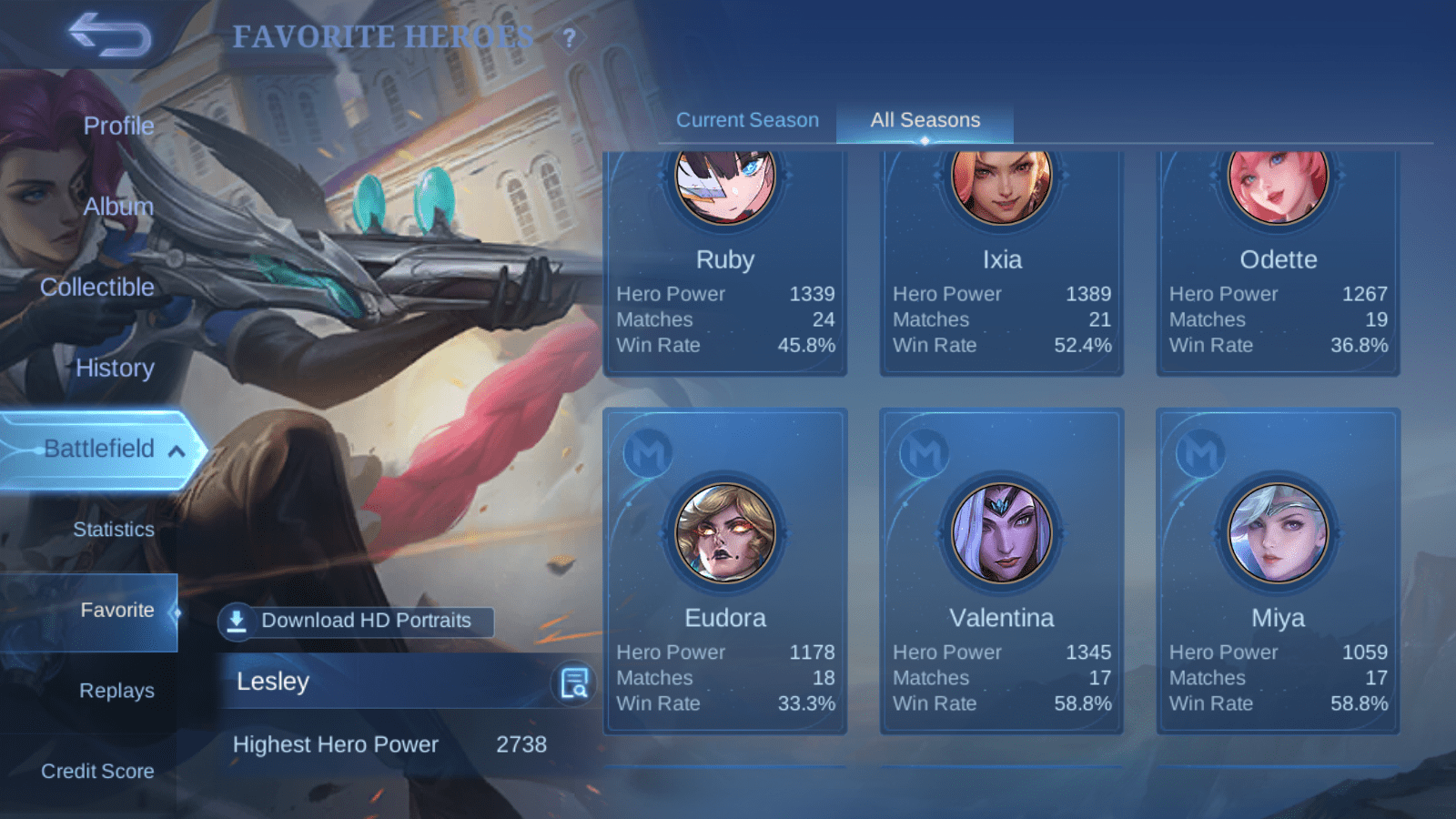
Task: Open the Lesley details search icon
Action: [574, 682]
